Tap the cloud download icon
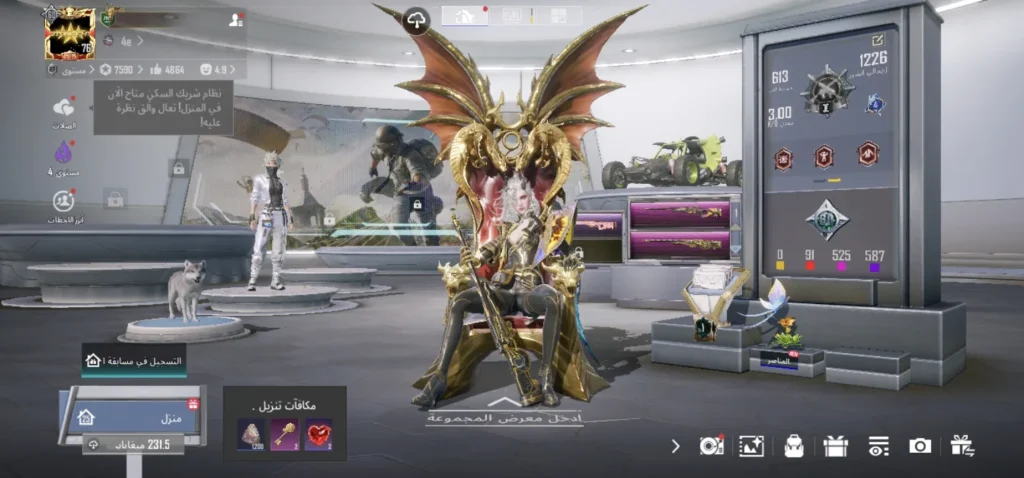Viewport: 1024px width, 478px height. click(x=416, y=19)
